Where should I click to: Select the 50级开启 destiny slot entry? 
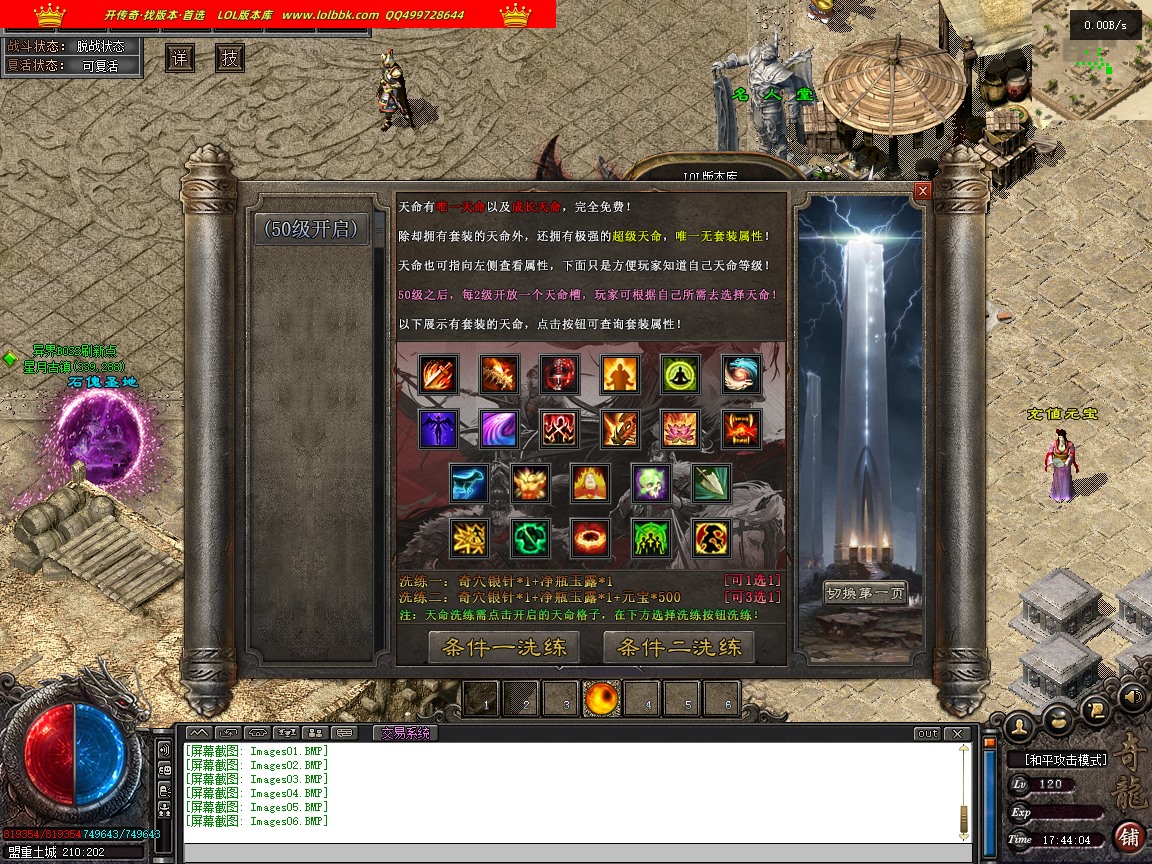(x=311, y=229)
